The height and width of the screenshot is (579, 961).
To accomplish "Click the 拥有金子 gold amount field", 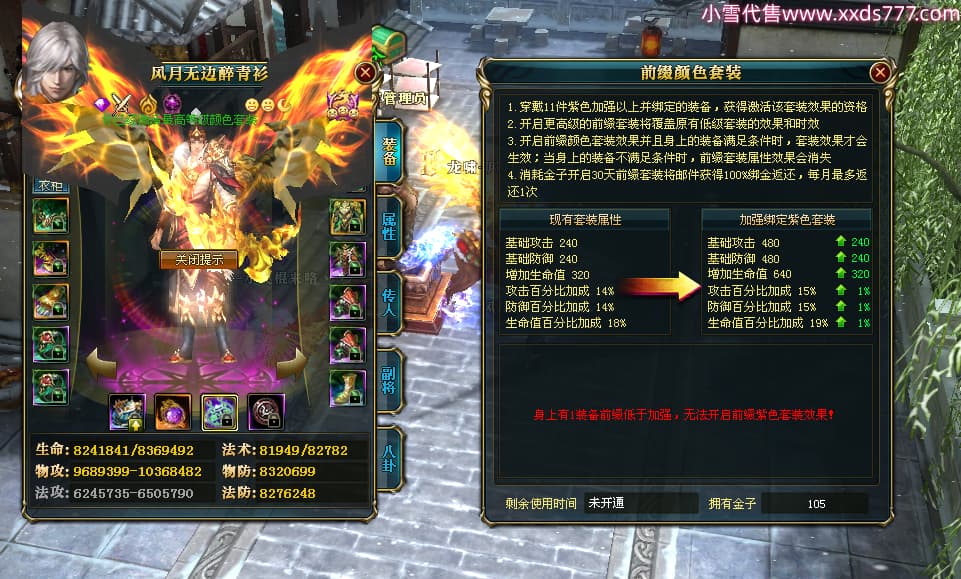I will pos(816,503).
